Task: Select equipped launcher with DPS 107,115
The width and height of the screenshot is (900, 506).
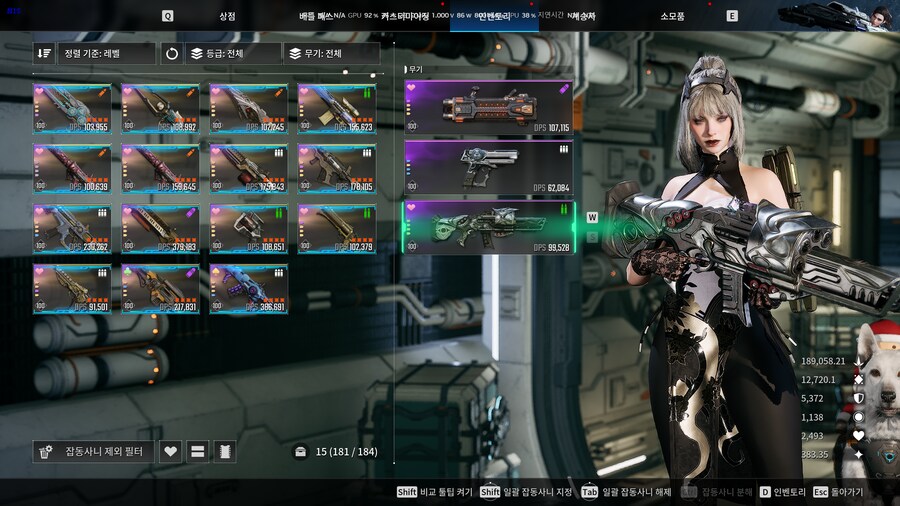Action: 488,108
